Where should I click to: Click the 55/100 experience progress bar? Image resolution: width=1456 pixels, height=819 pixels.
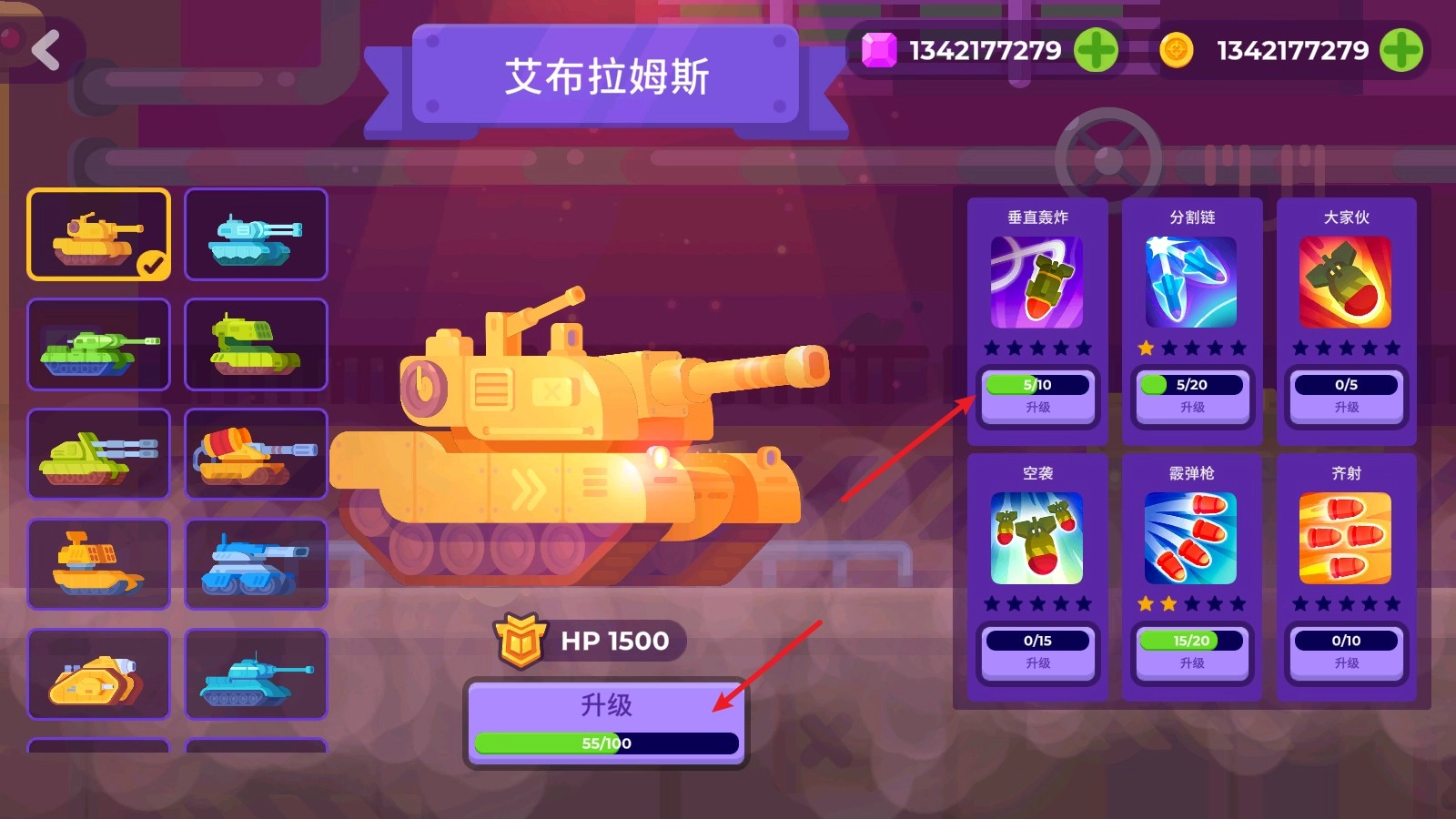pyautogui.click(x=604, y=743)
